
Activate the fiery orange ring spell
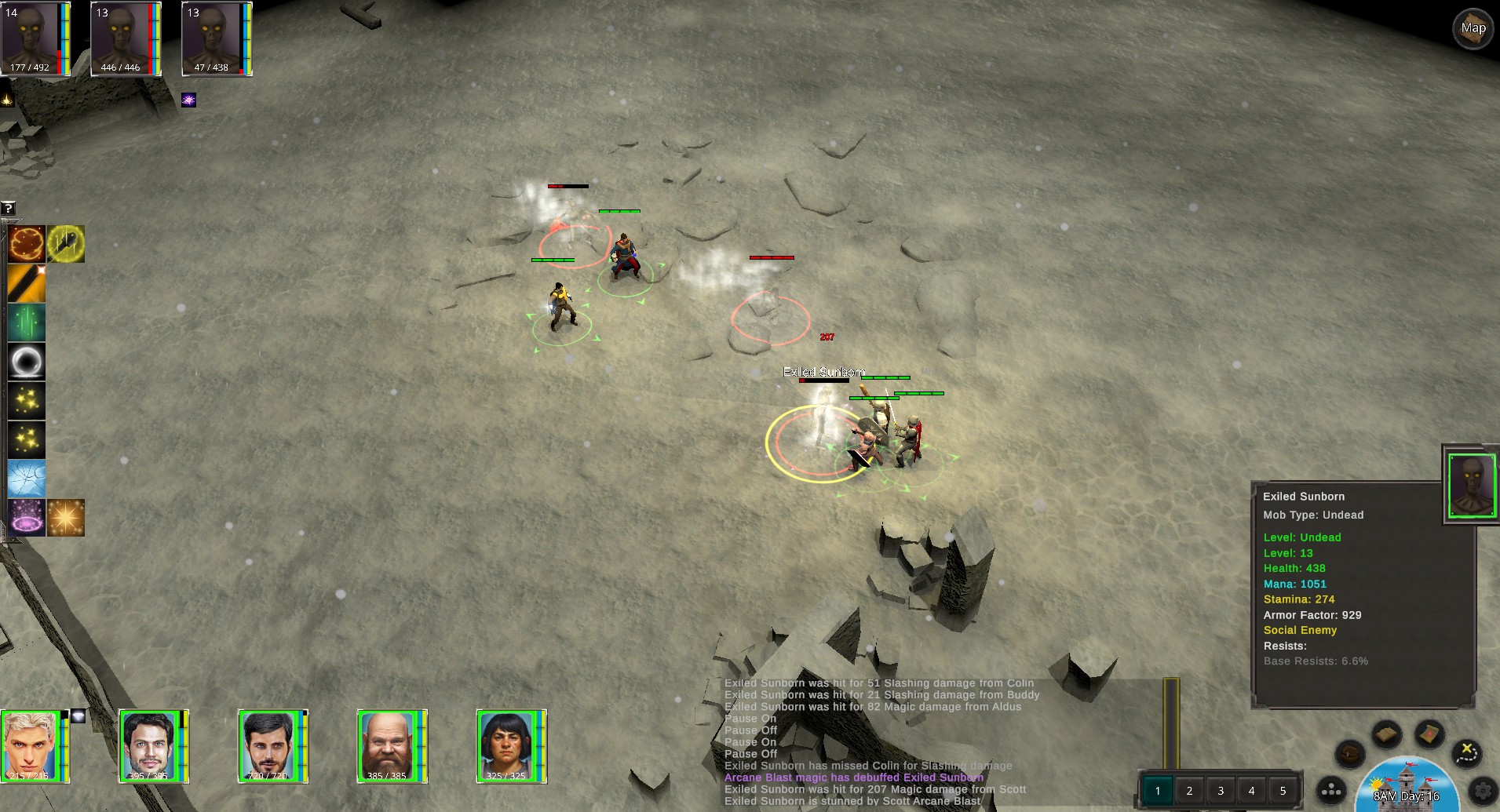coord(27,244)
